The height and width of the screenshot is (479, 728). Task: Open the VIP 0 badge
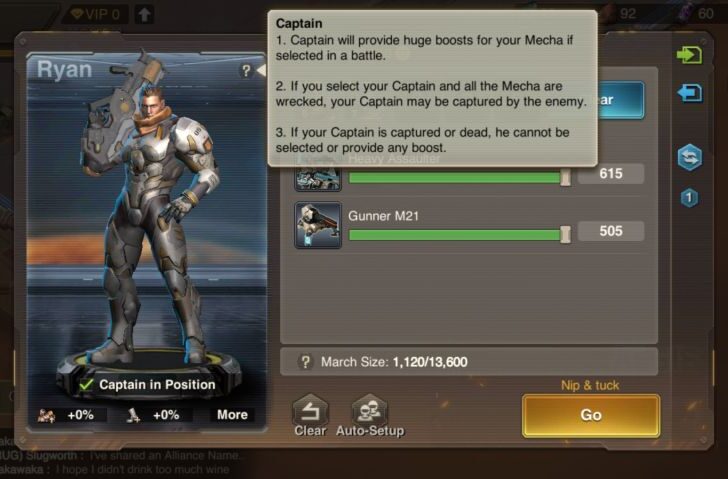97,14
